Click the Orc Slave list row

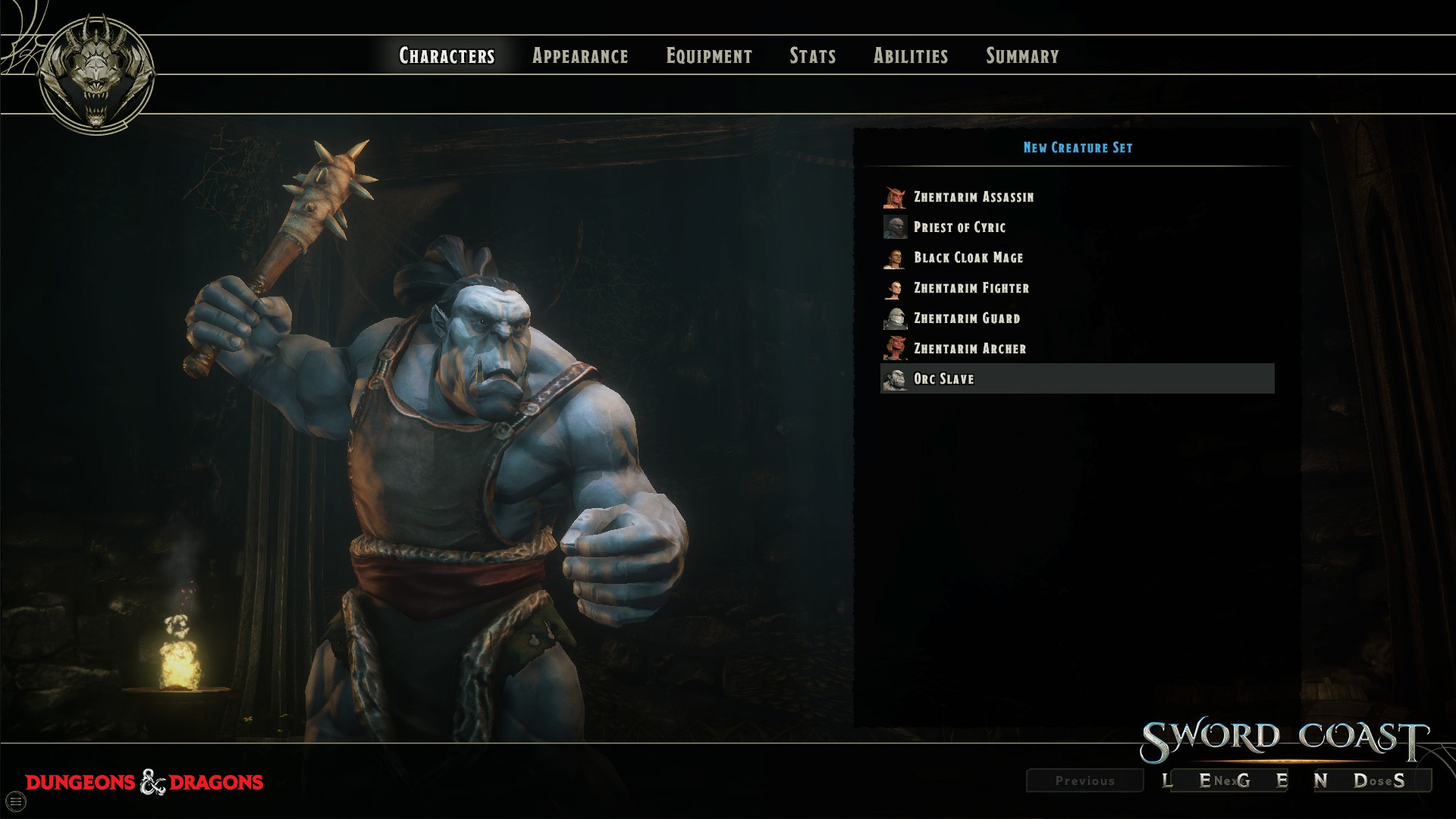point(1077,379)
